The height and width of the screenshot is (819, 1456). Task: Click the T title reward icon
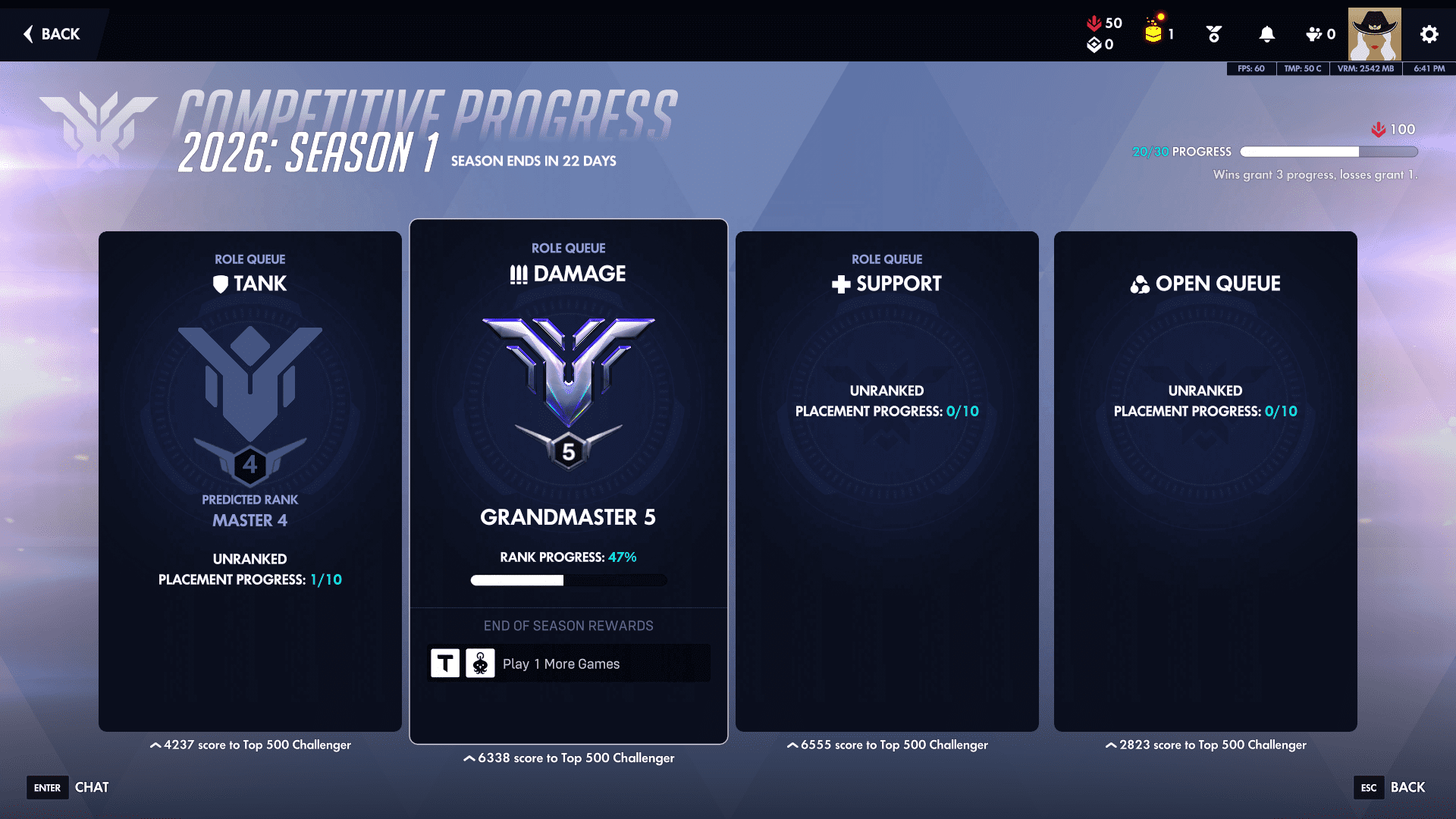coord(444,662)
